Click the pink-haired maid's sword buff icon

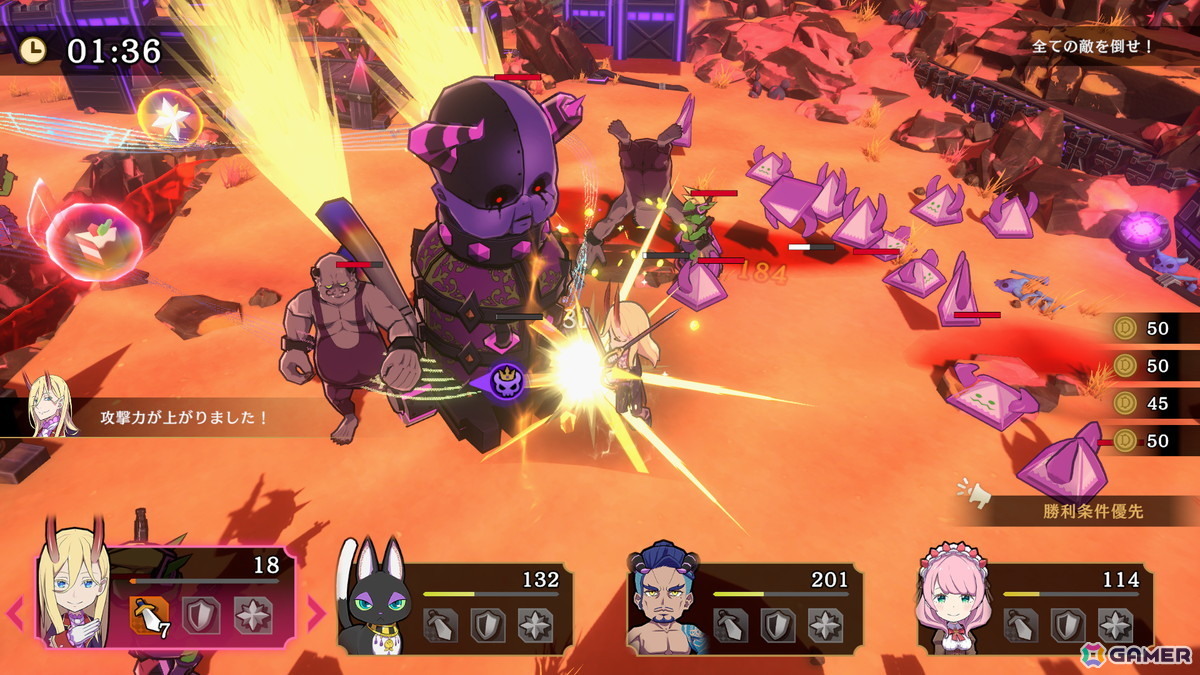[x=1020, y=625]
